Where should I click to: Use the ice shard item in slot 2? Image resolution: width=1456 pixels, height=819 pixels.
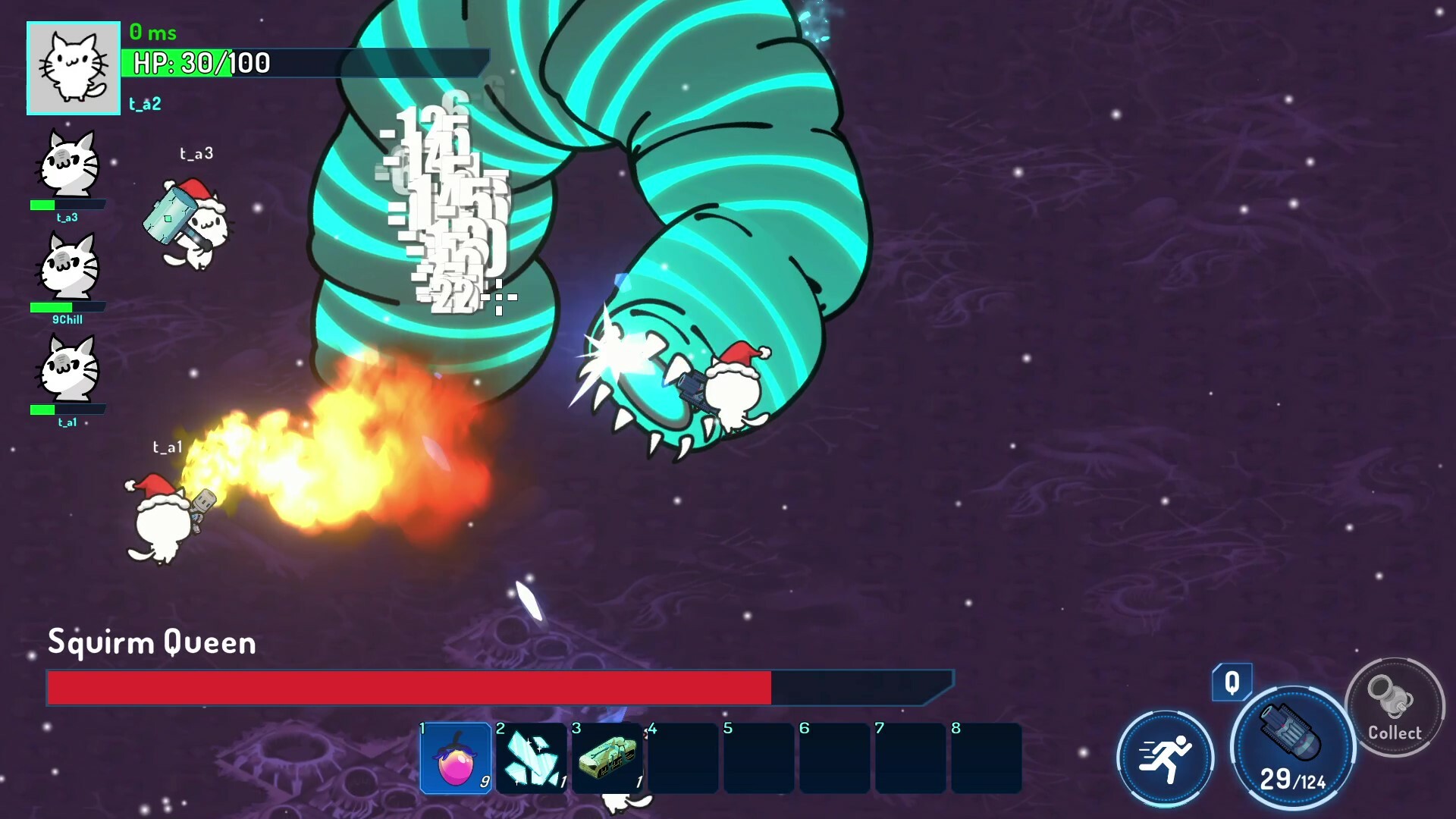point(531,758)
